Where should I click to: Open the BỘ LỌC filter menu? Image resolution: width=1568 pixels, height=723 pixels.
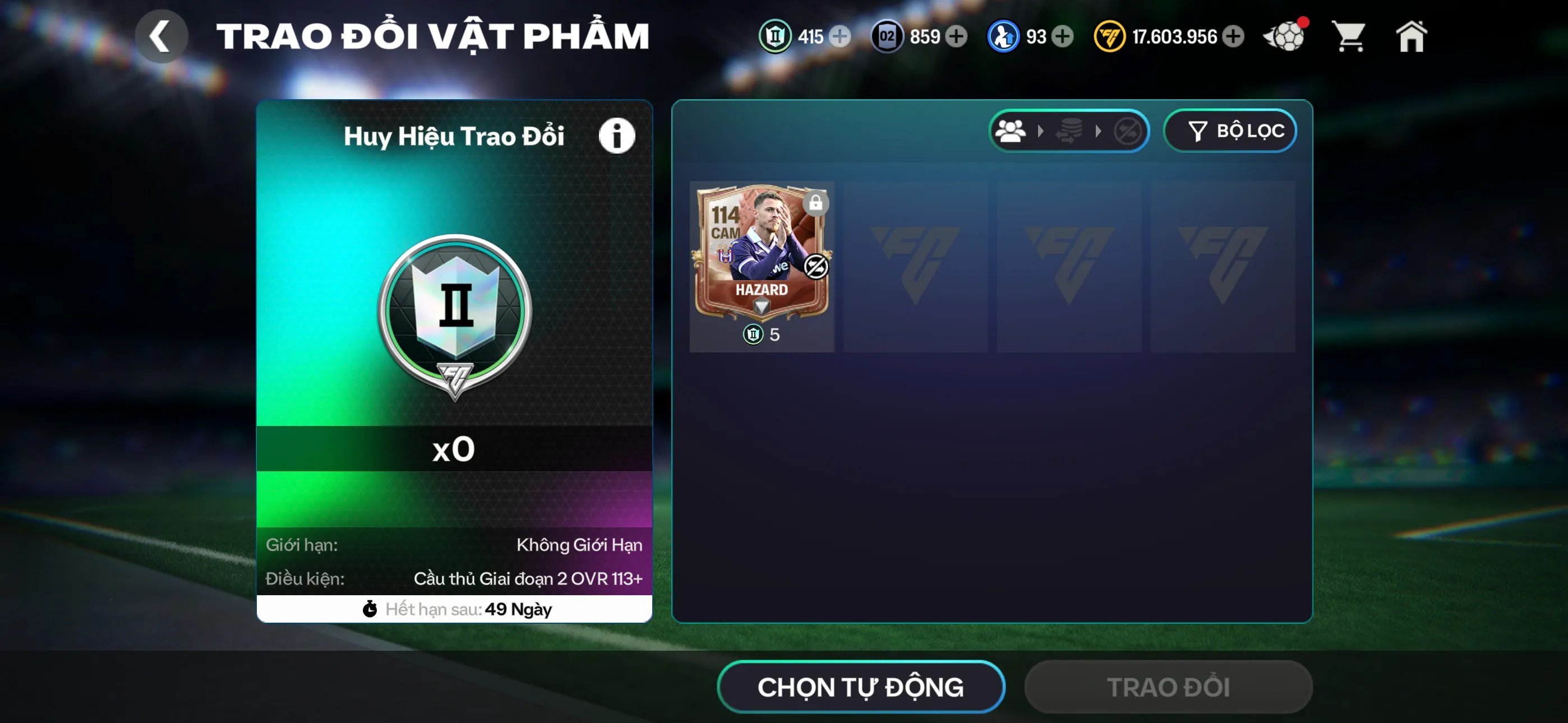click(x=1230, y=130)
